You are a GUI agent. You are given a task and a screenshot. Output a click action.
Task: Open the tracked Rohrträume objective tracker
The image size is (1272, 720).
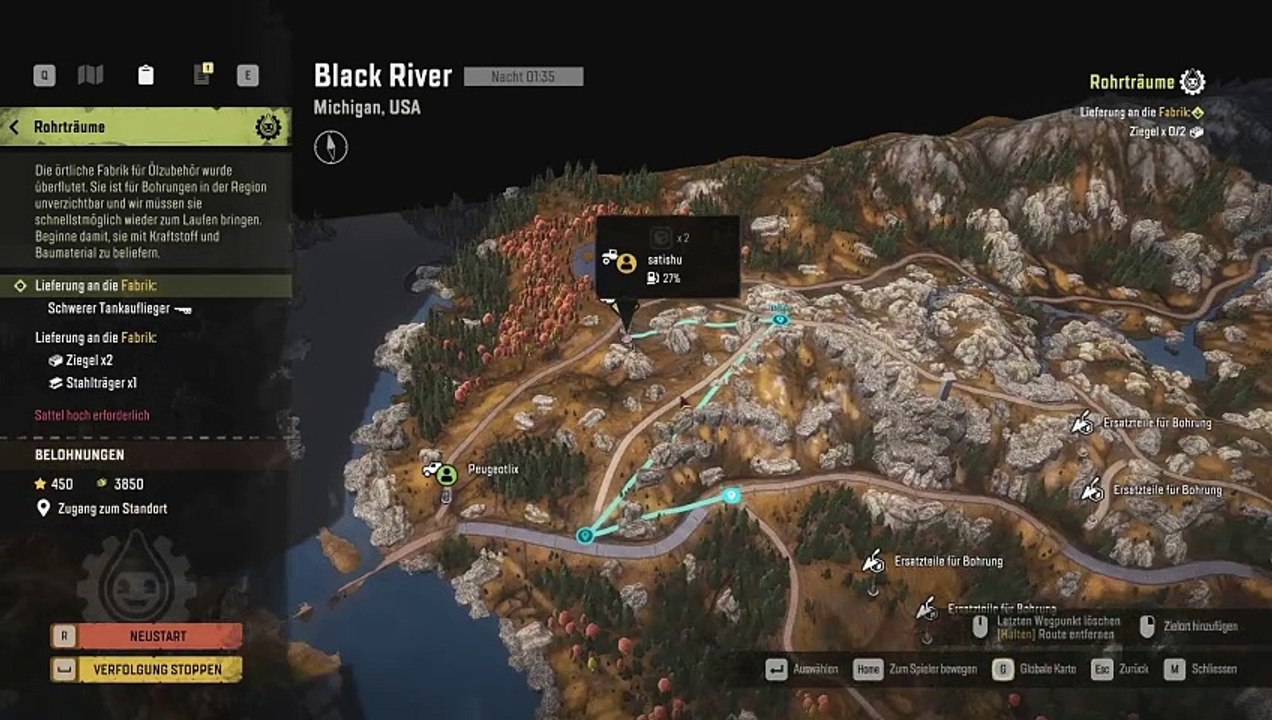tap(1145, 82)
